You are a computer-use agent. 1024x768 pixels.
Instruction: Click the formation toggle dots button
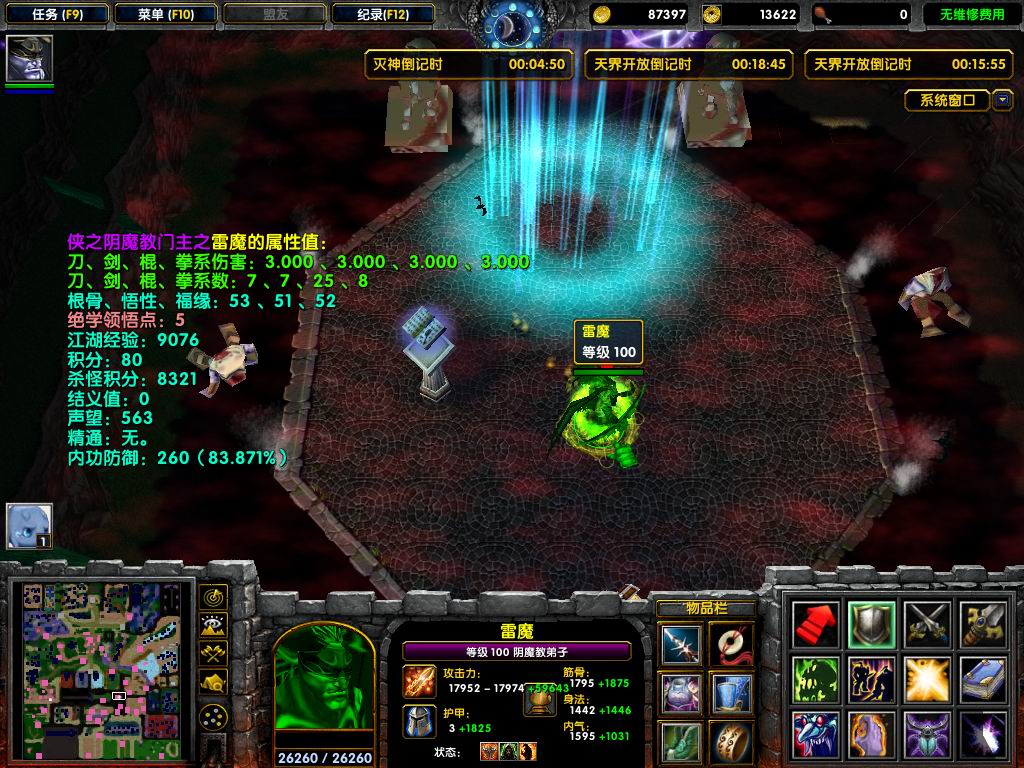[213, 717]
